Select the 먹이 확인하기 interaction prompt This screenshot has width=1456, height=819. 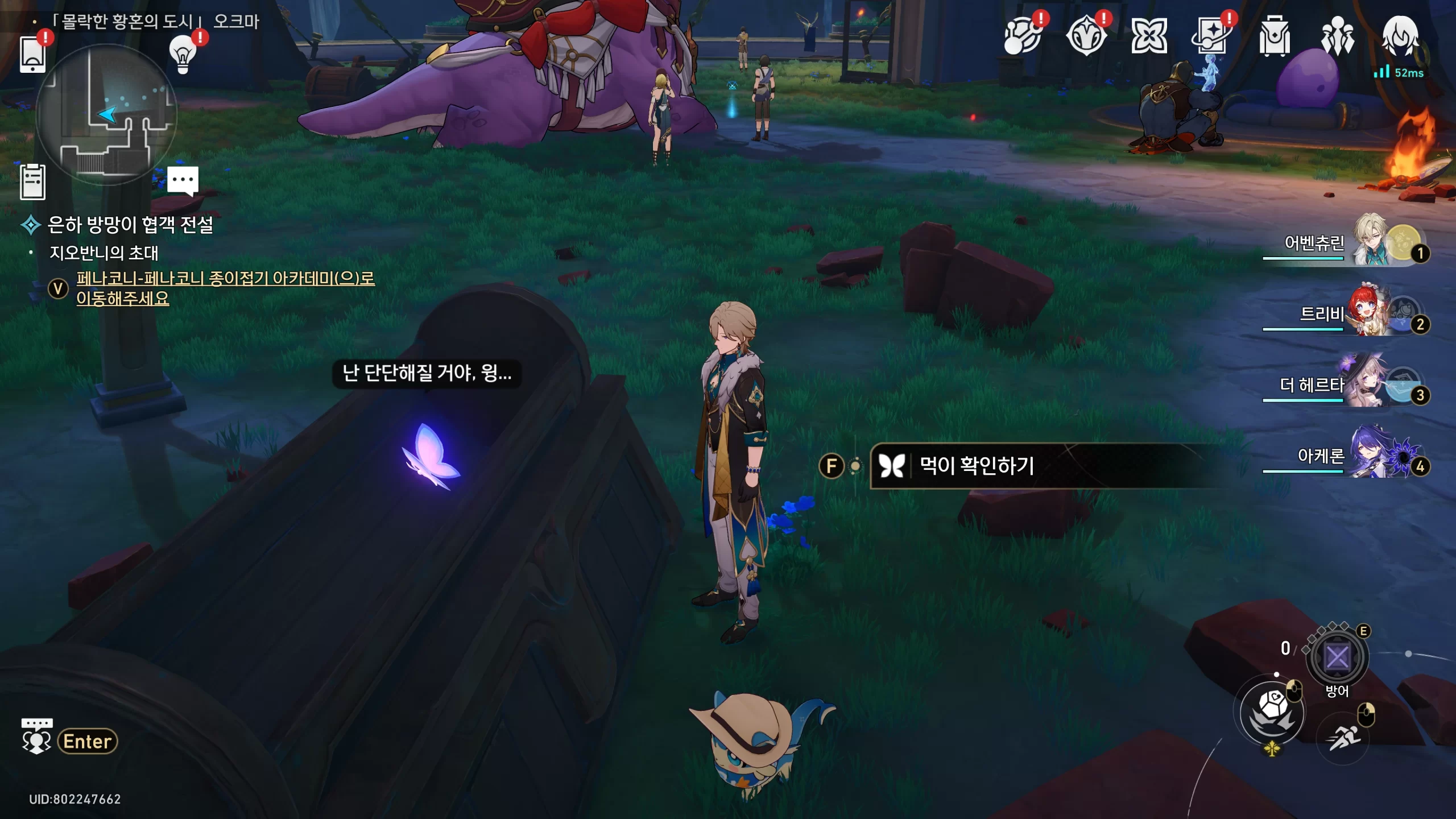tap(977, 466)
